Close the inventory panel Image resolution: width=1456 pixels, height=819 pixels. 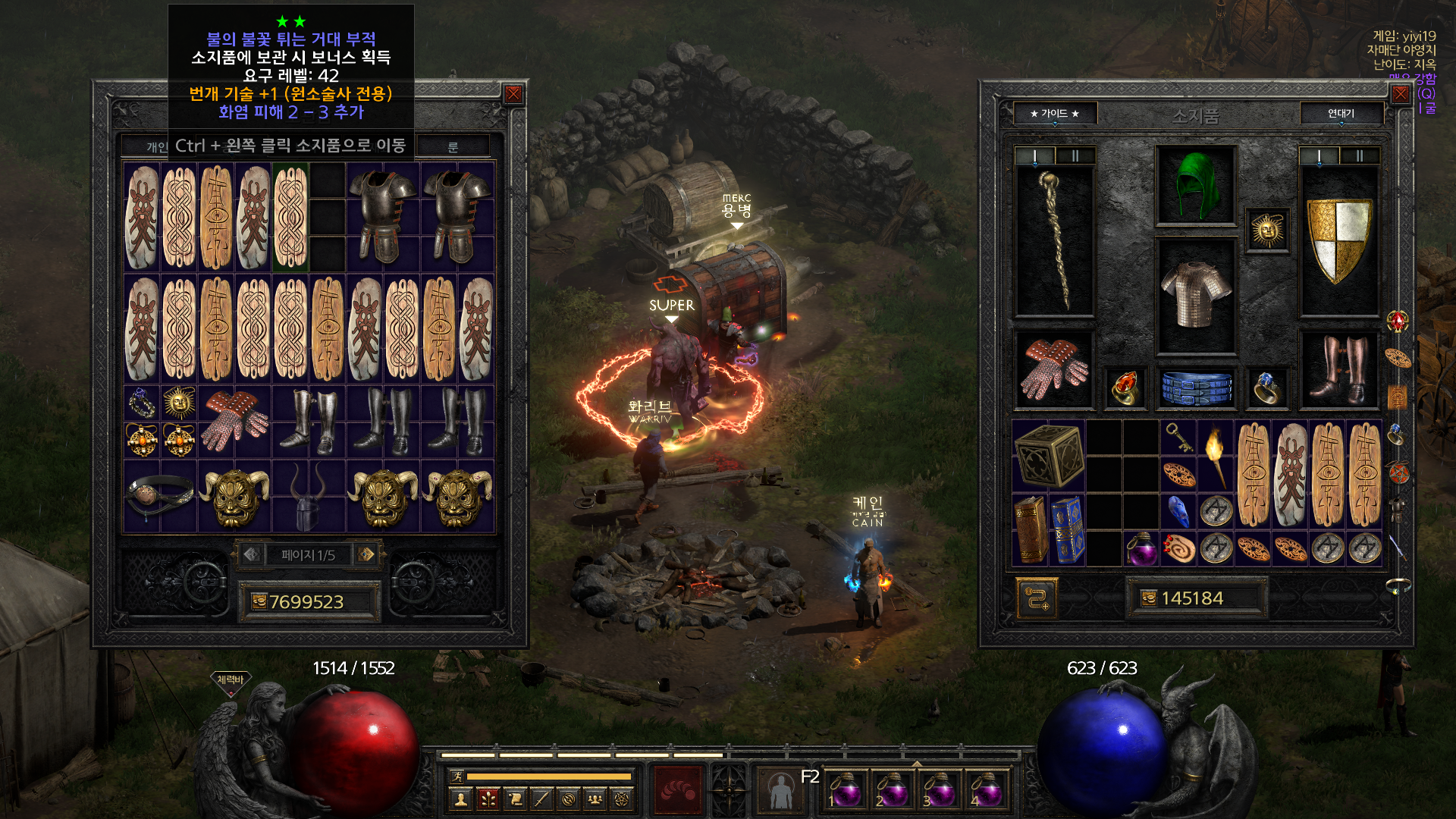coord(1400,94)
